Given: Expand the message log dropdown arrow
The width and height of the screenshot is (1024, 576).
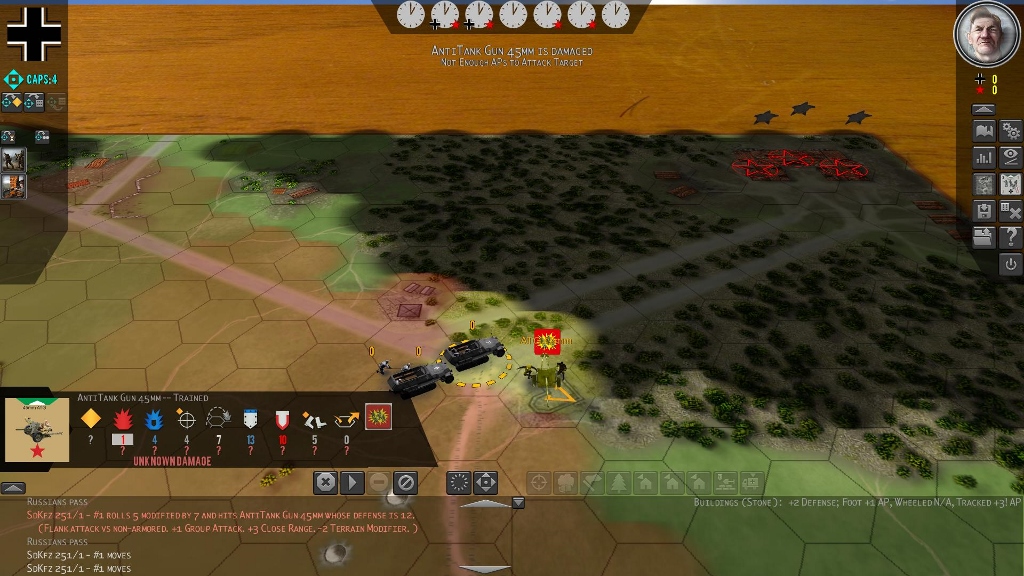Looking at the screenshot, I should click(x=518, y=502).
